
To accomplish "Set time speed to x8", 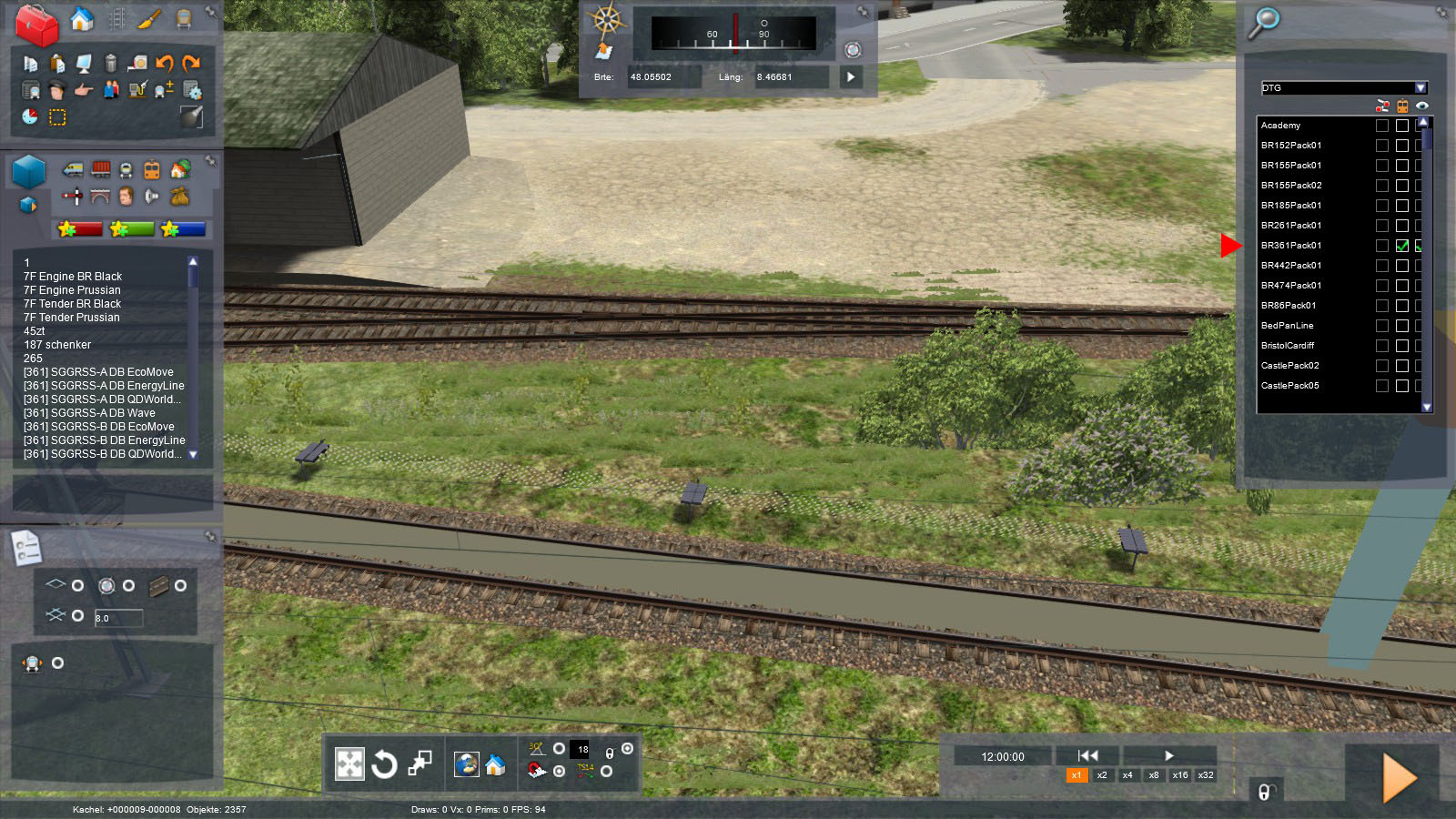I will tap(1154, 775).
